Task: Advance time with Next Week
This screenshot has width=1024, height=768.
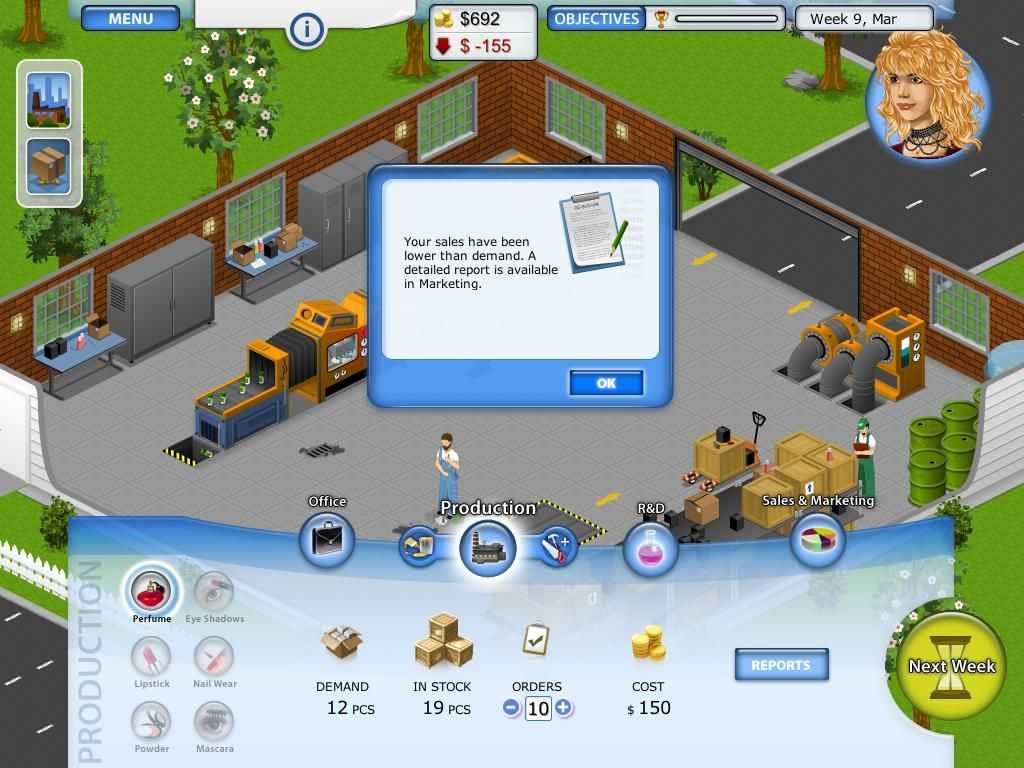Action: [x=951, y=667]
